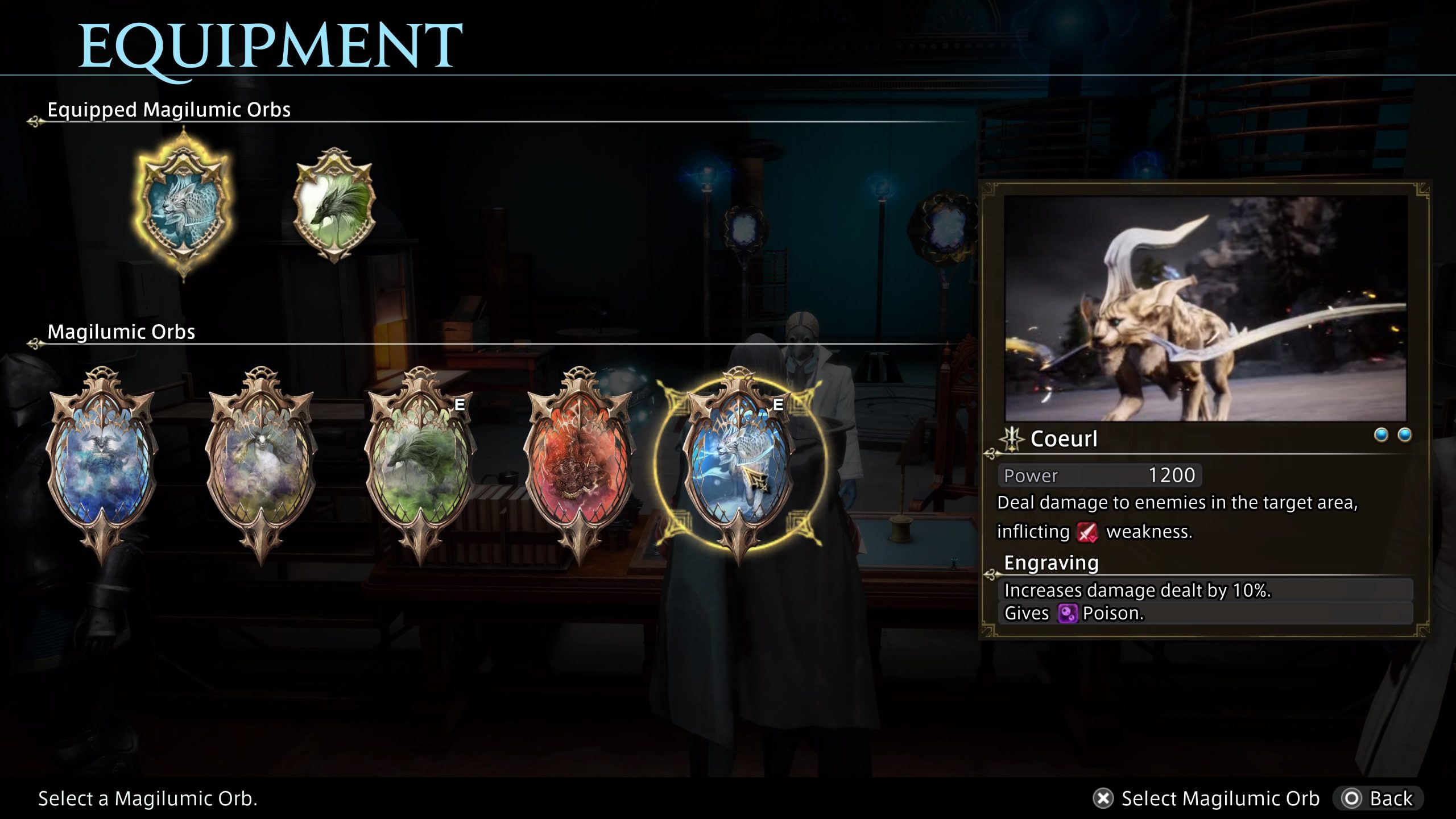
Task: Select the highlighted Coeurl orb in inventory
Action: point(738,465)
